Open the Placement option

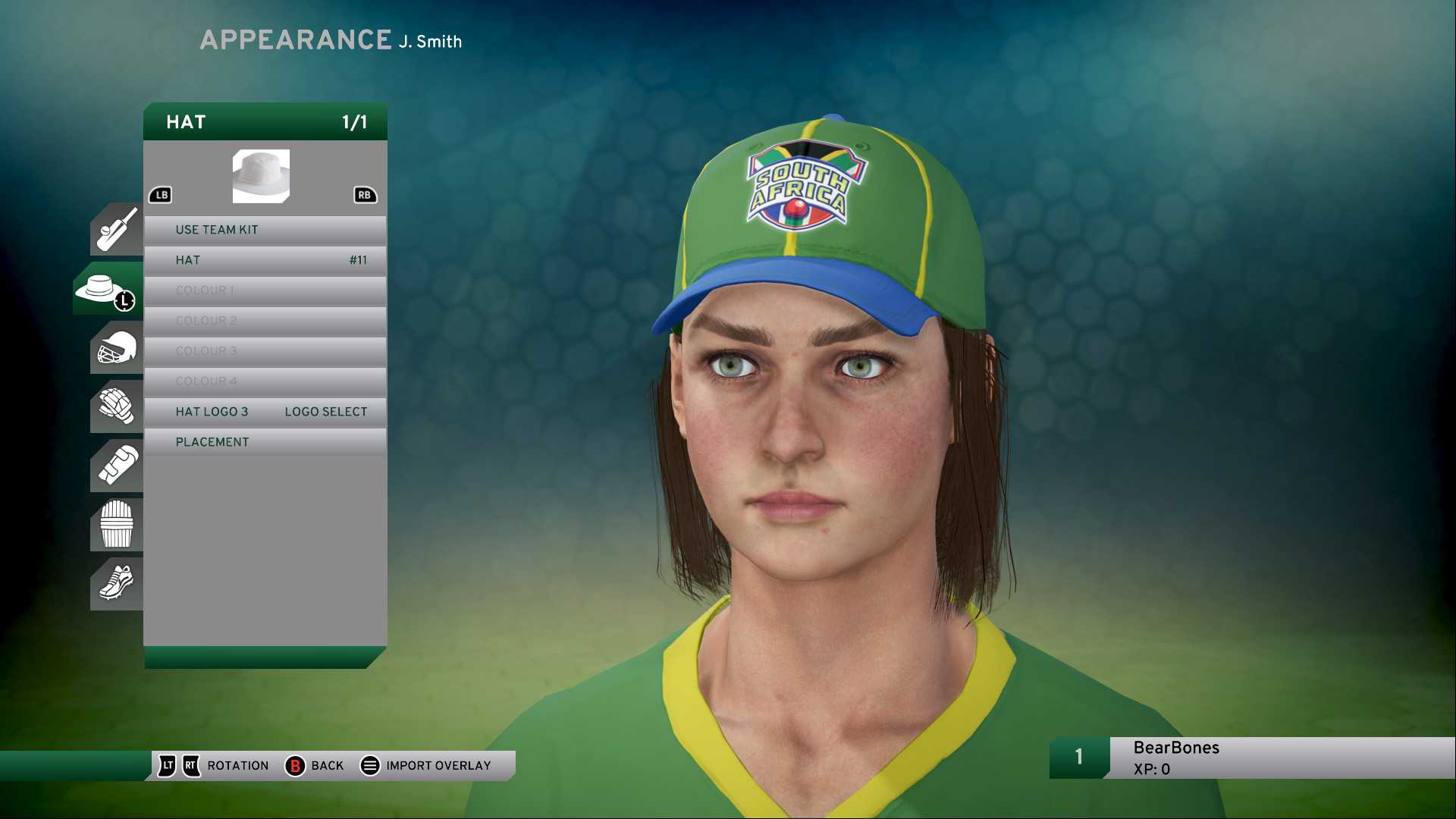tap(265, 442)
